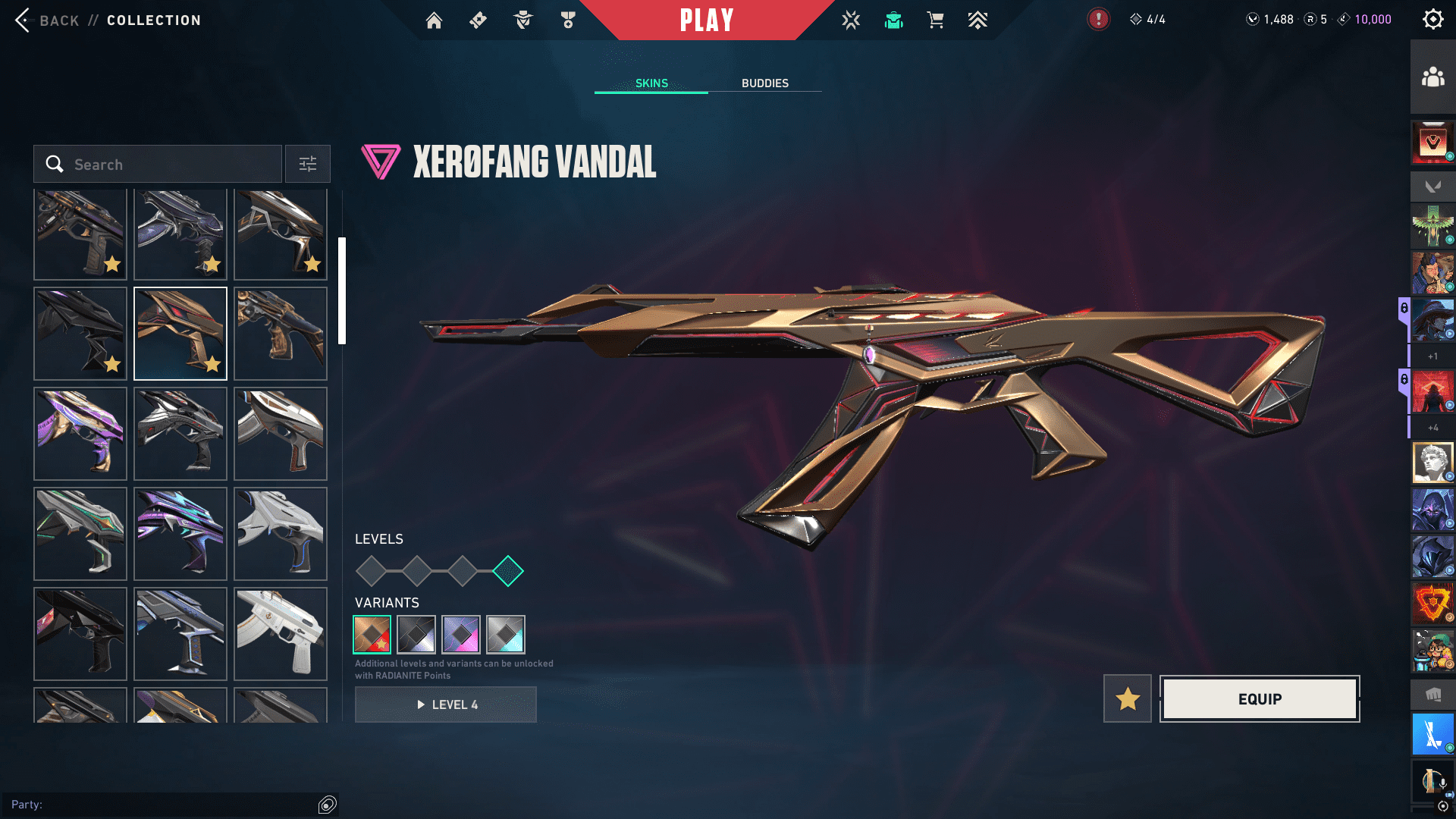Image resolution: width=1456 pixels, height=819 pixels.
Task: Hit the red PLAY button
Action: point(706,20)
